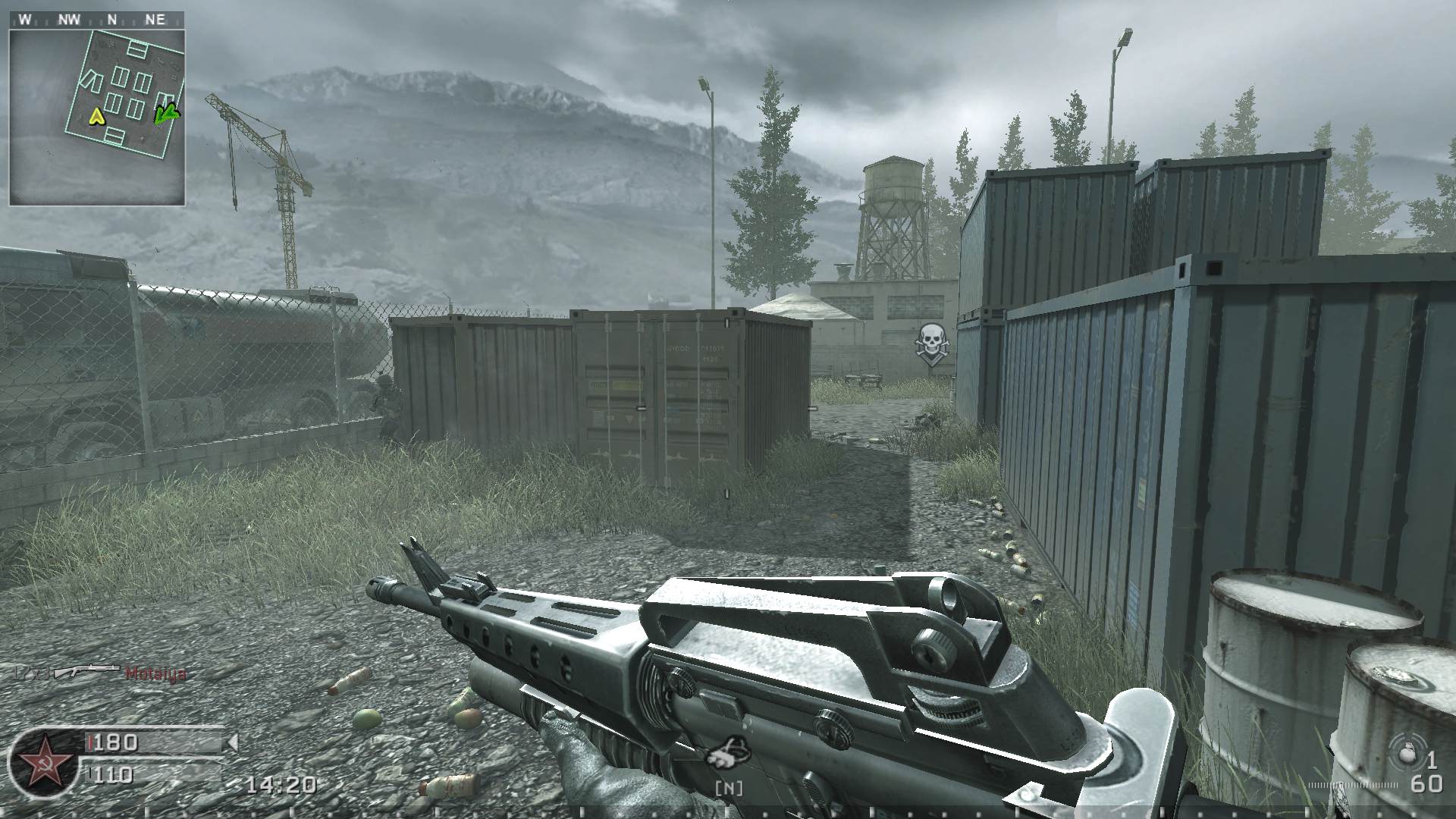This screenshot has width=1456, height=819.
Task: Click the yellow player arrow on minimap
Action: point(96,118)
